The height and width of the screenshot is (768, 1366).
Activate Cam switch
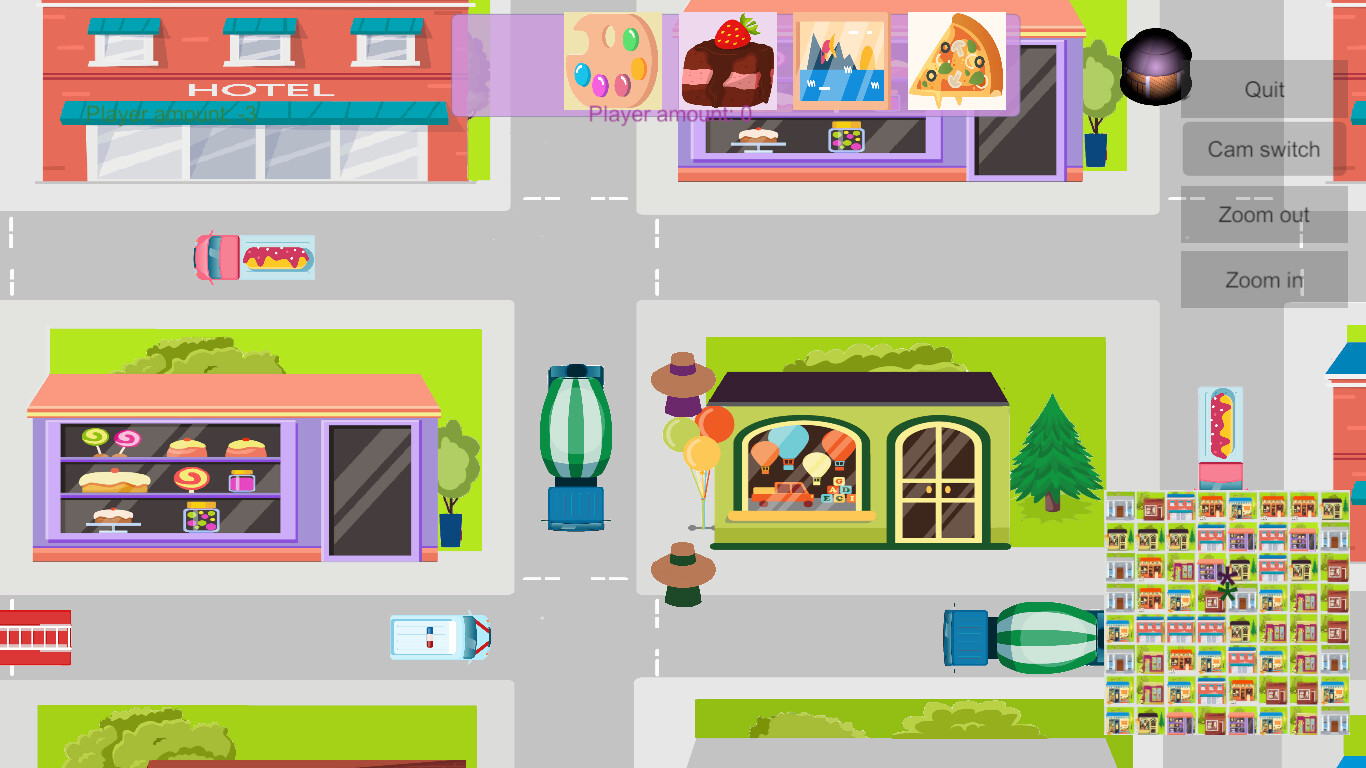[x=1261, y=148]
